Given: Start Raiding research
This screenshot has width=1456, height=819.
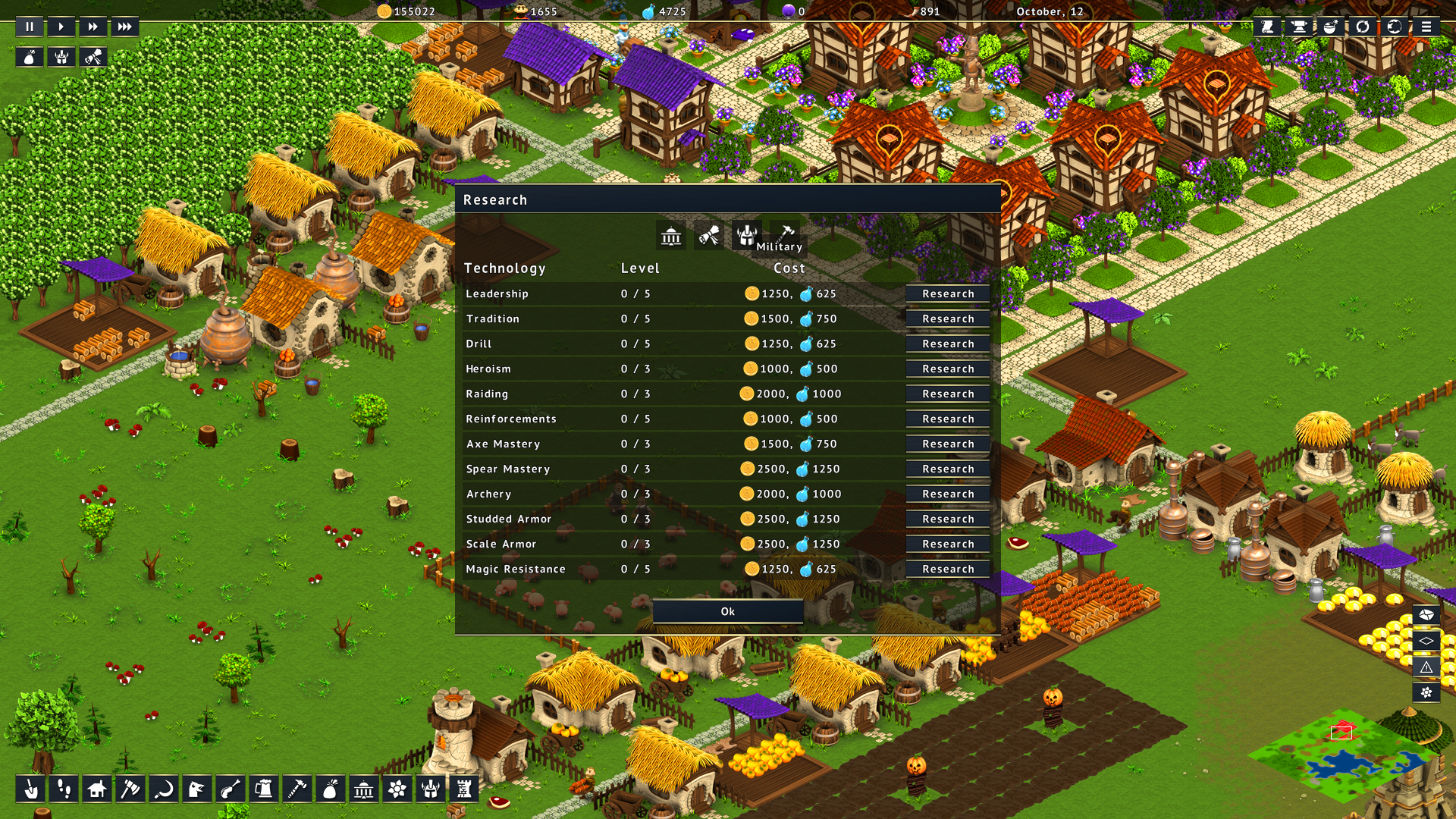Looking at the screenshot, I should [x=948, y=394].
